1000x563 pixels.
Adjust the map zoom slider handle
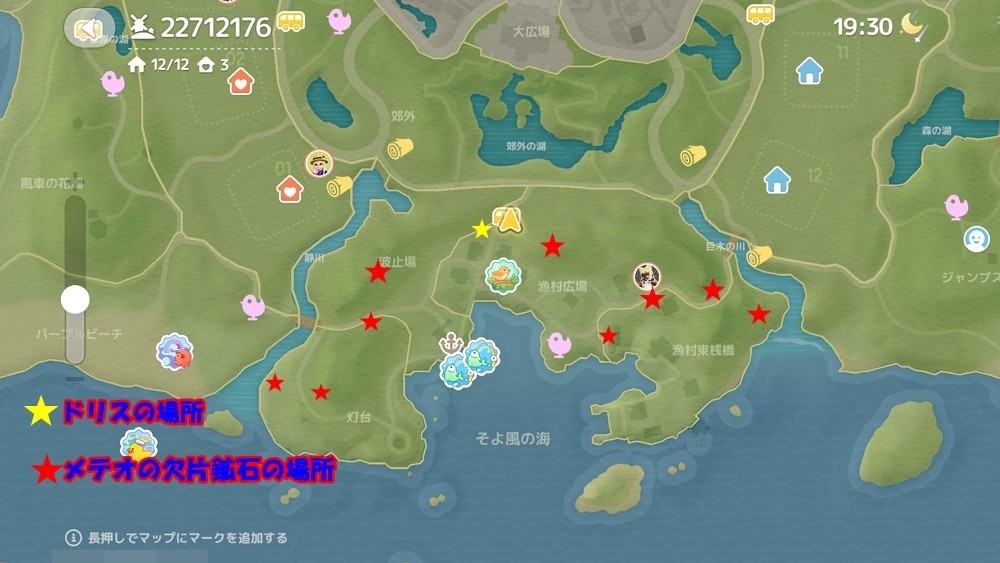pyautogui.click(x=75, y=299)
